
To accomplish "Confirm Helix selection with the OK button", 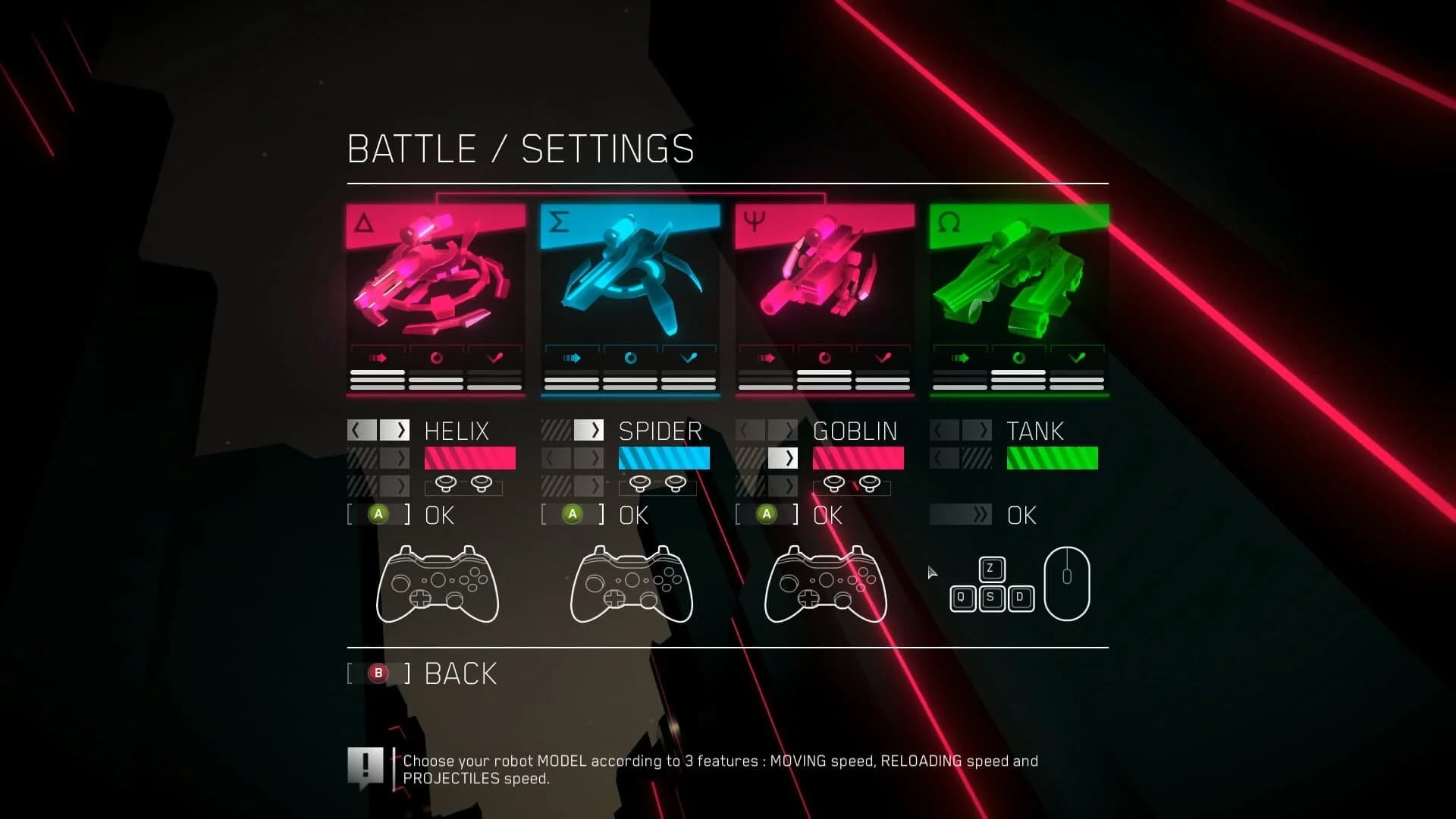I will point(378,514).
